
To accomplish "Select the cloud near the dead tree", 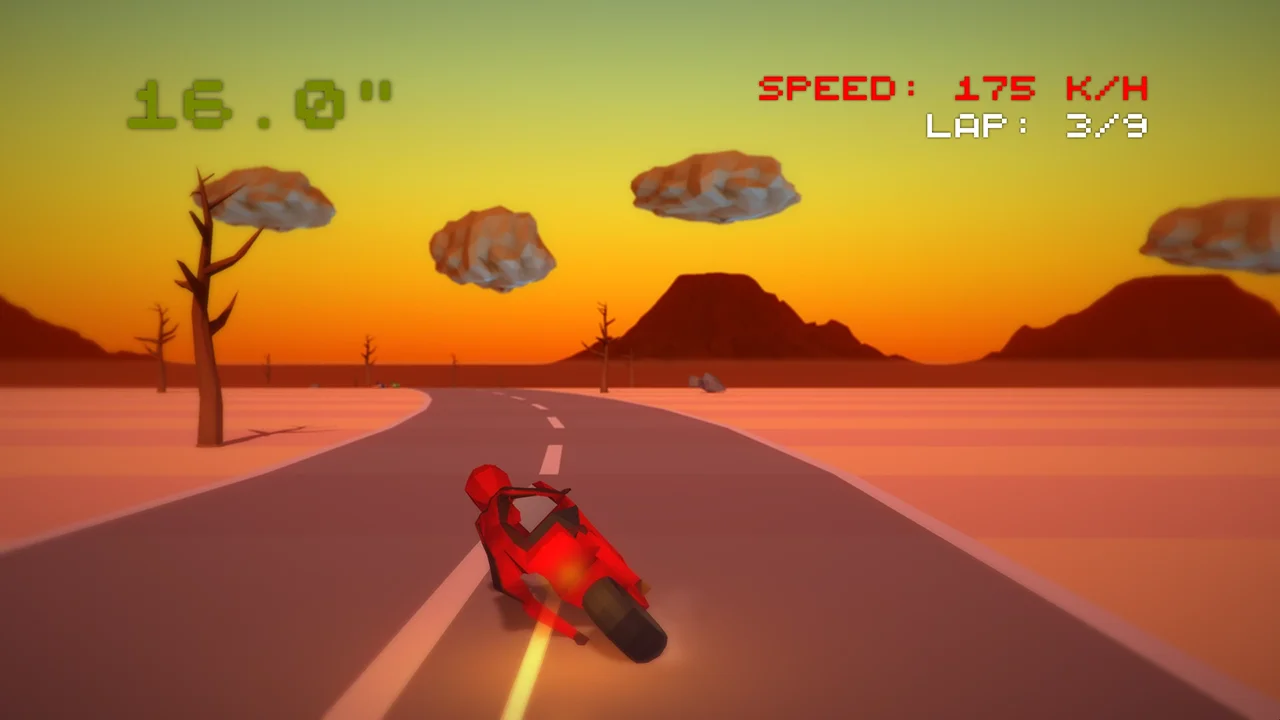I will coord(270,195).
